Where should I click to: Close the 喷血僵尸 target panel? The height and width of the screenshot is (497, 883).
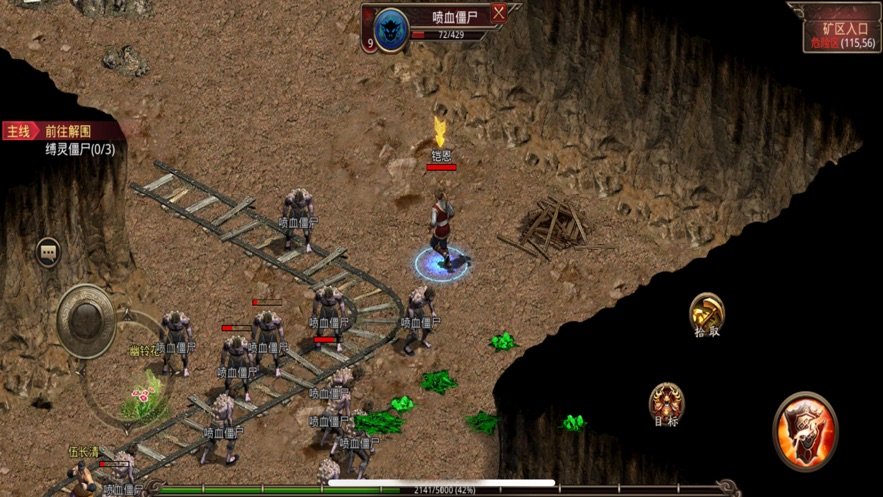(x=498, y=13)
